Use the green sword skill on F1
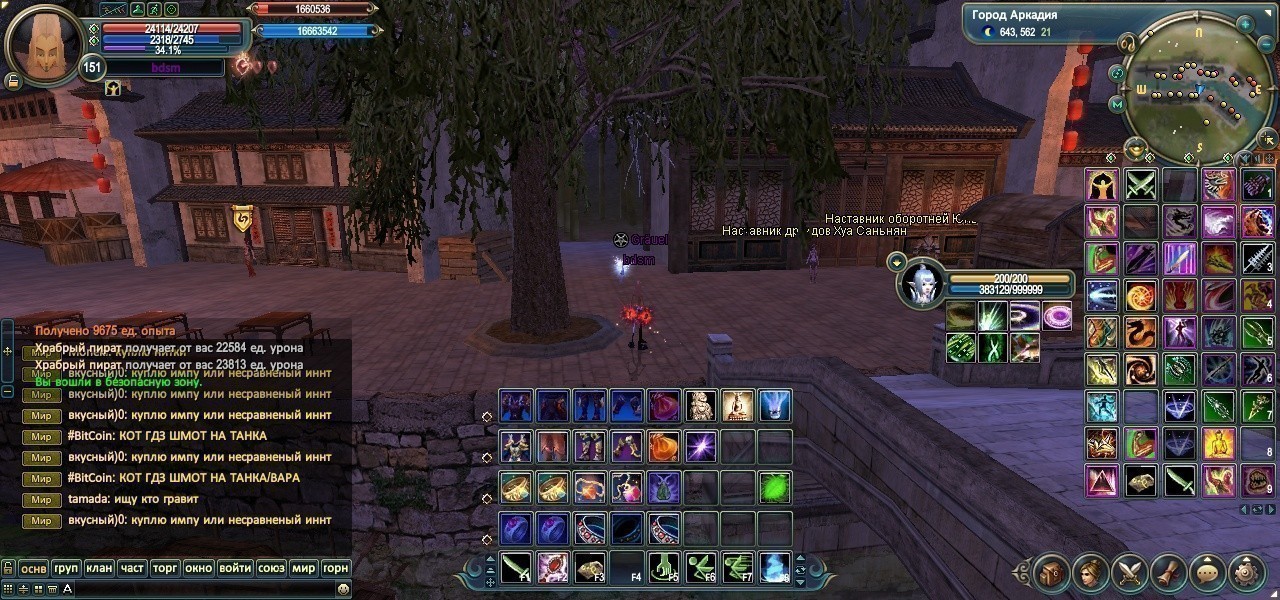 (515, 567)
